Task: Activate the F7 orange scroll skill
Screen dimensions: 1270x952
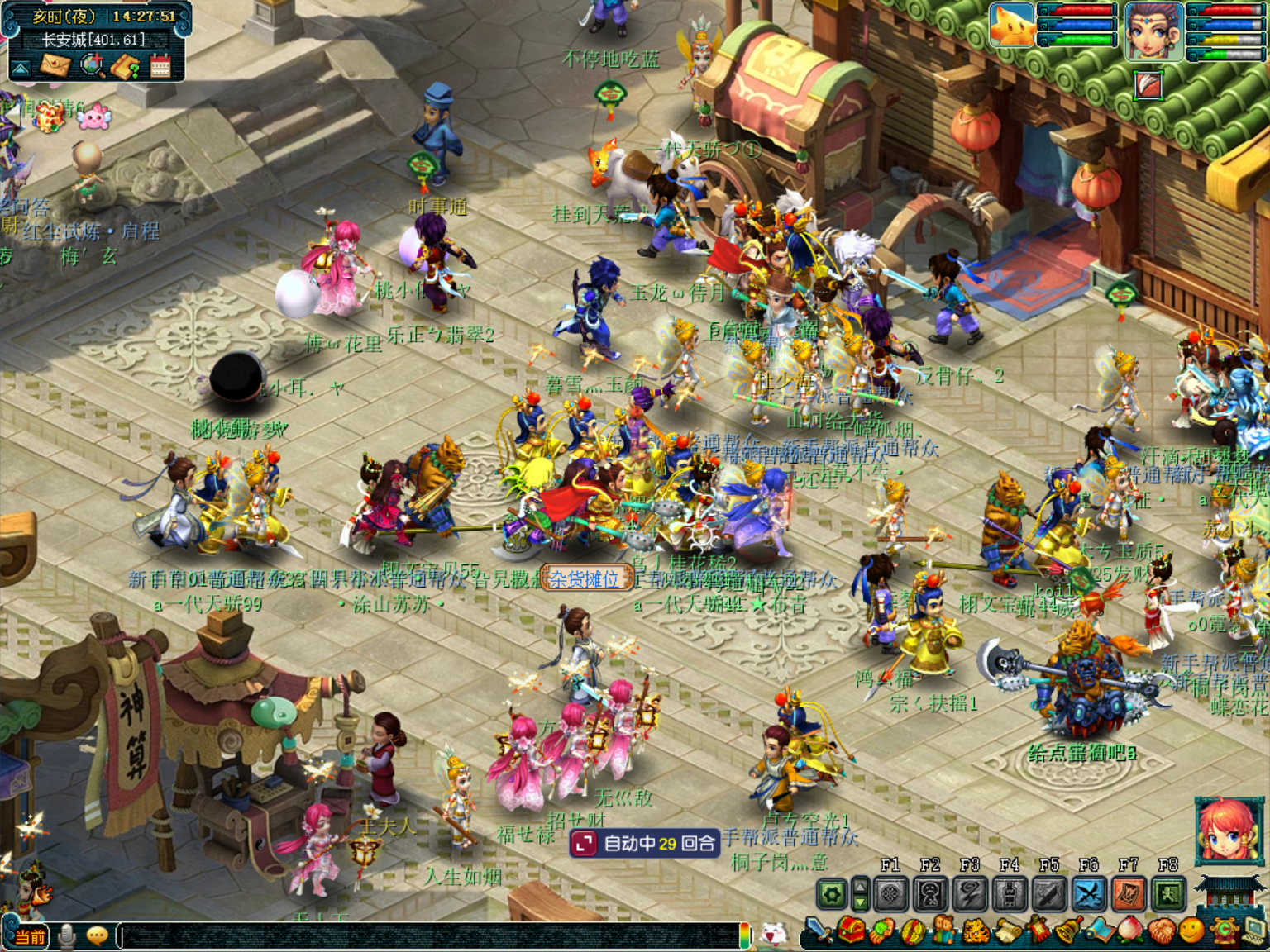Action: (x=1129, y=894)
